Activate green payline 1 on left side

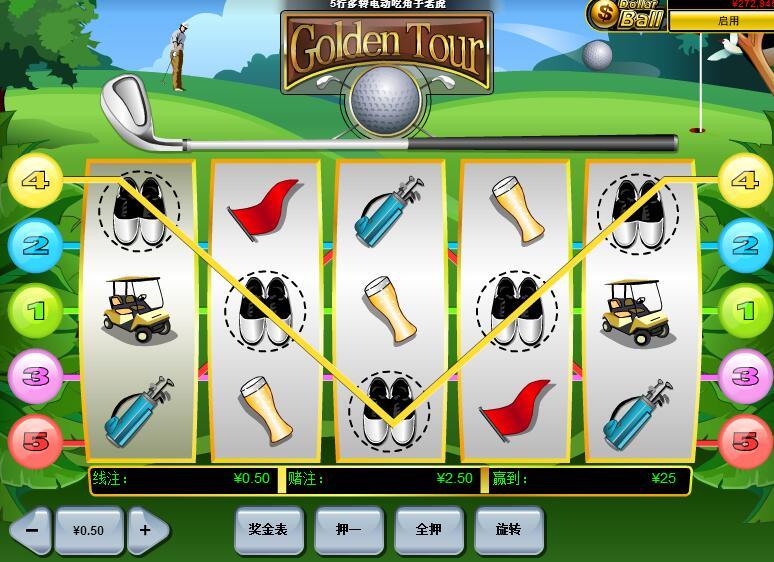35,311
